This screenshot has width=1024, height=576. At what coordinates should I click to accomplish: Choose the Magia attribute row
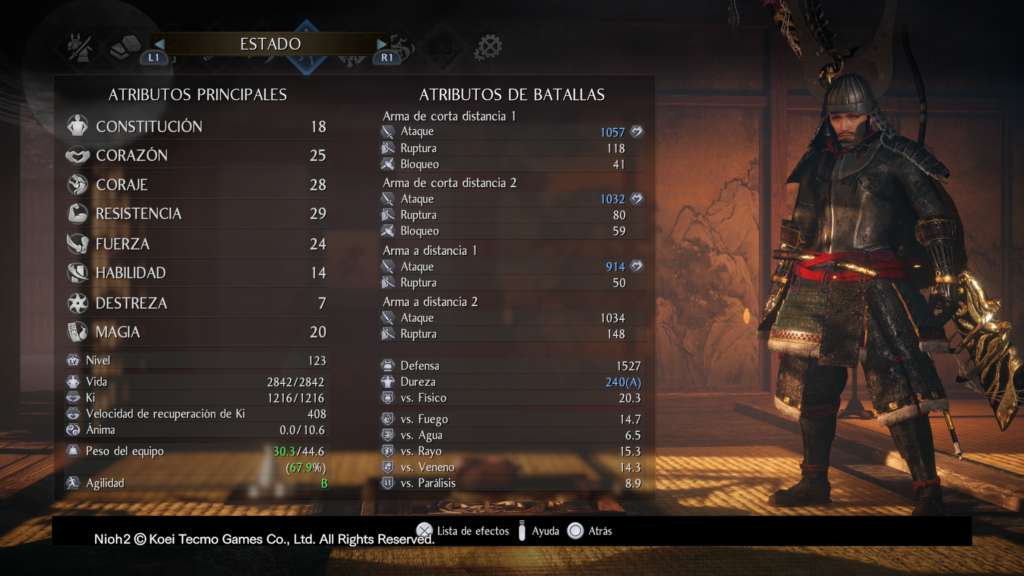[x=197, y=332]
